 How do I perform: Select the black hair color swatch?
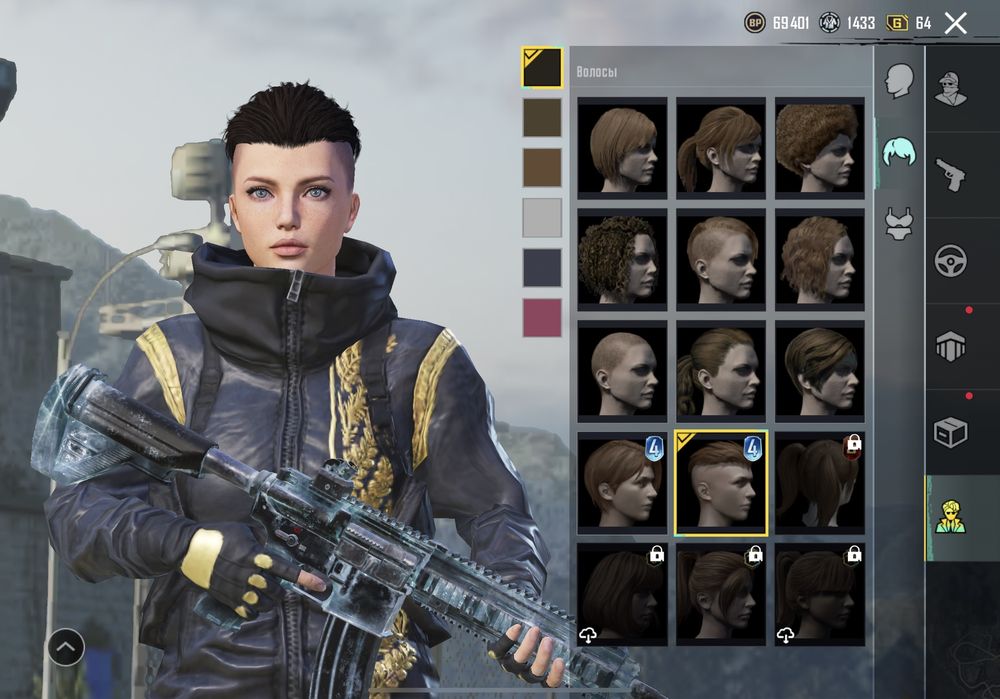coord(542,68)
